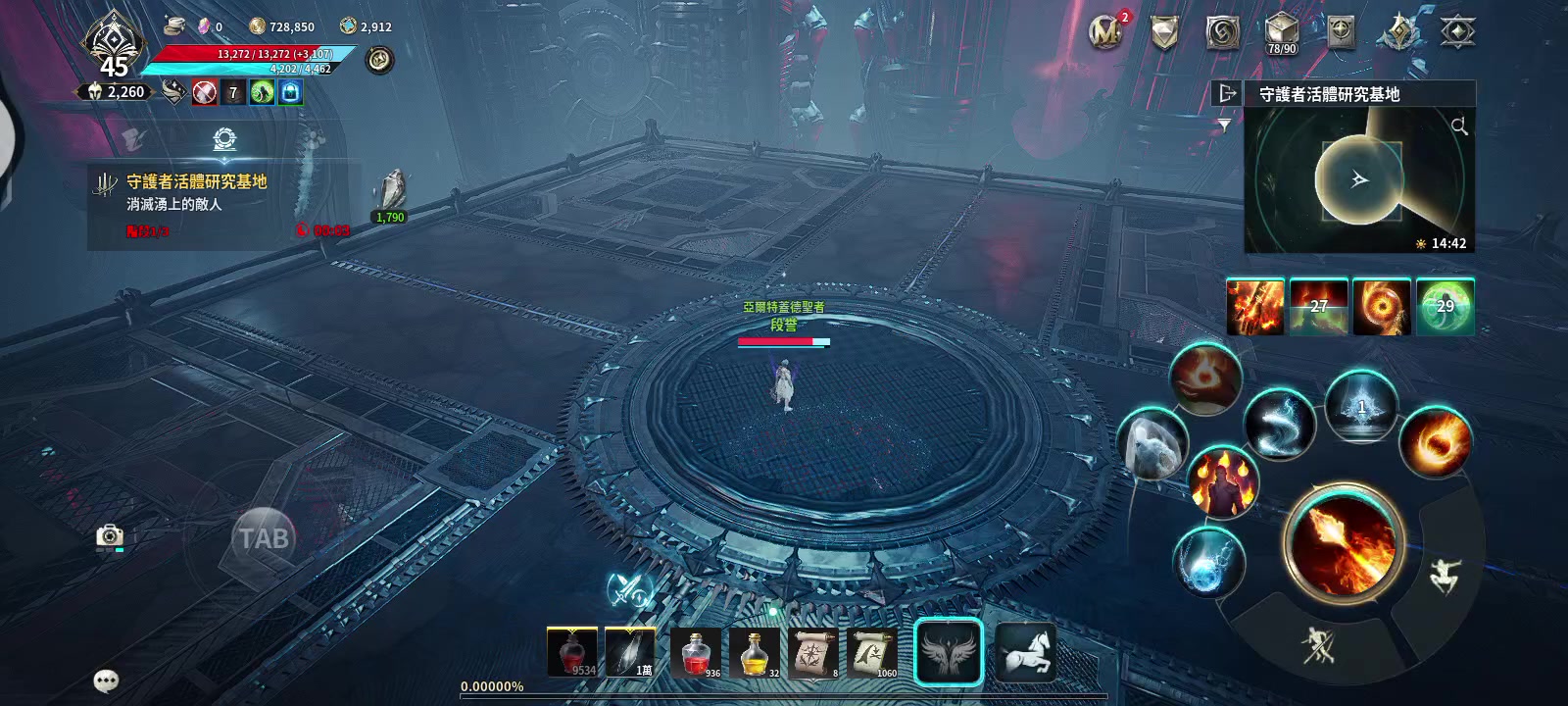Toggle the TAB target switch button
Viewport: 1568px width, 706px height.
coord(265,537)
